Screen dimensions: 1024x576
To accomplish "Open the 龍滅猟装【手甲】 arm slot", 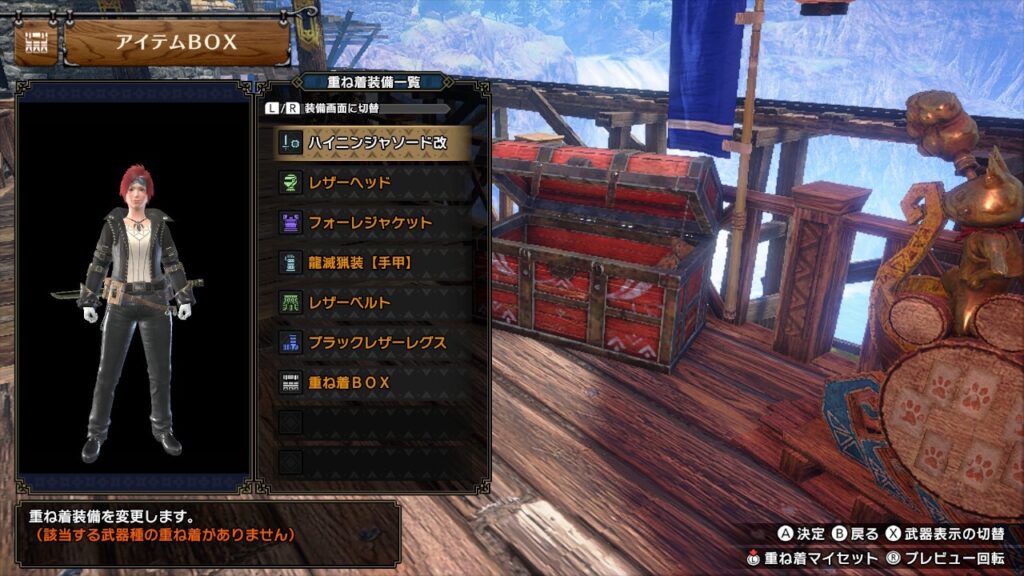I will coord(373,262).
